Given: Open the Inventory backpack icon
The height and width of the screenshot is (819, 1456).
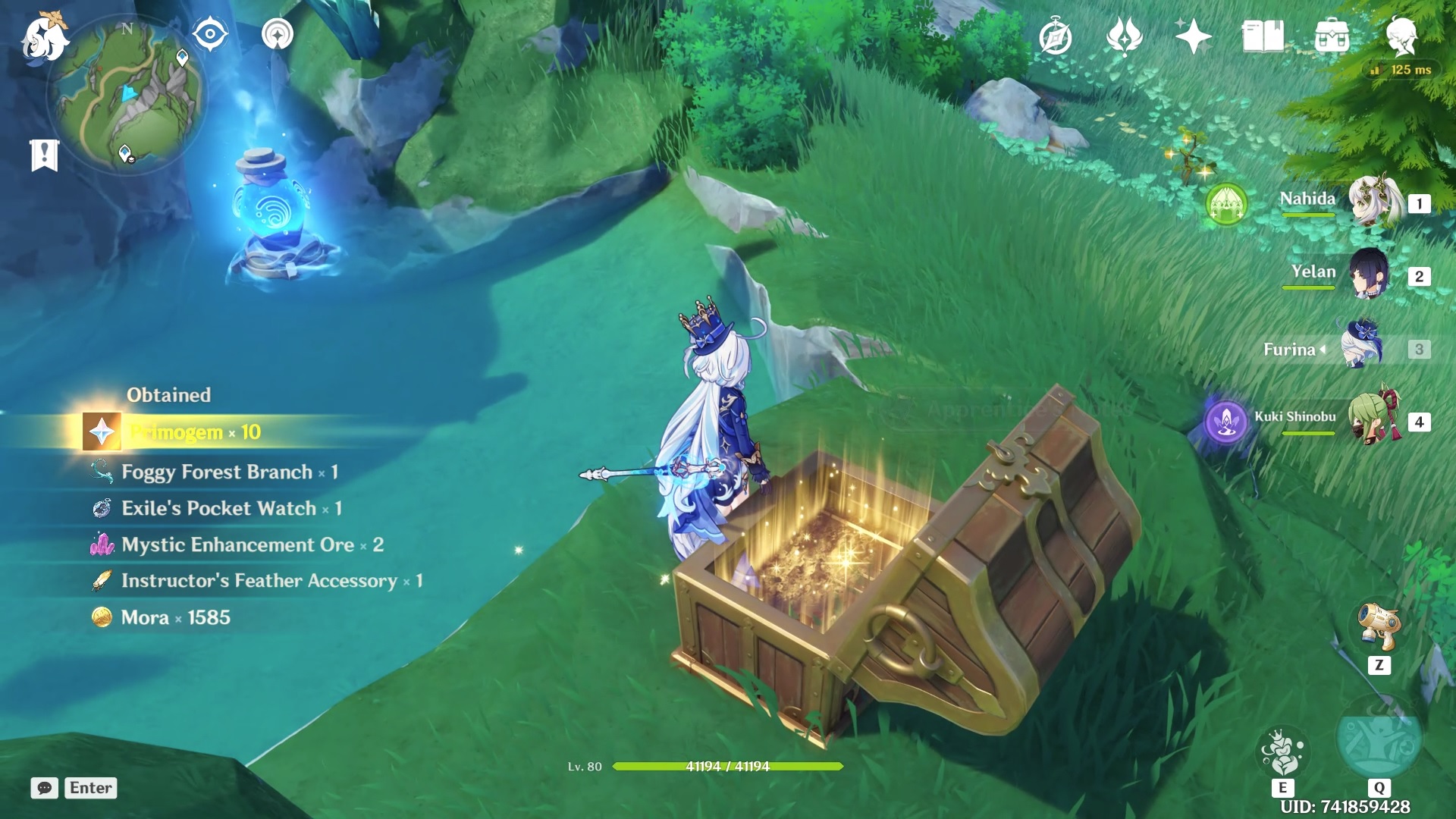Looking at the screenshot, I should 1332,36.
